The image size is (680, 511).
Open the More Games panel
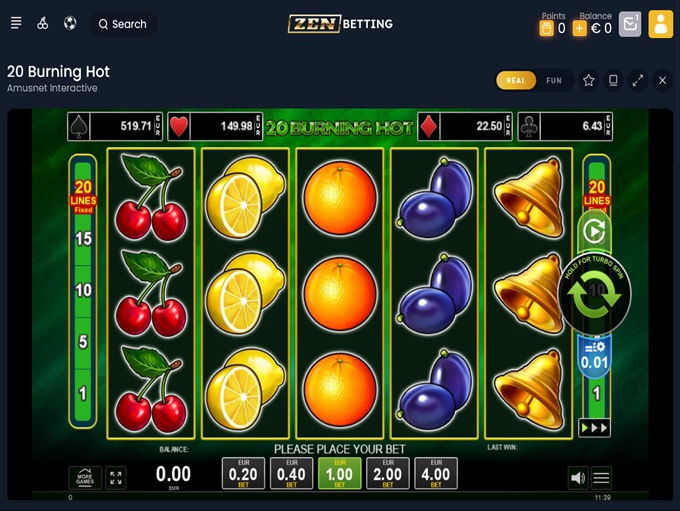[85, 478]
